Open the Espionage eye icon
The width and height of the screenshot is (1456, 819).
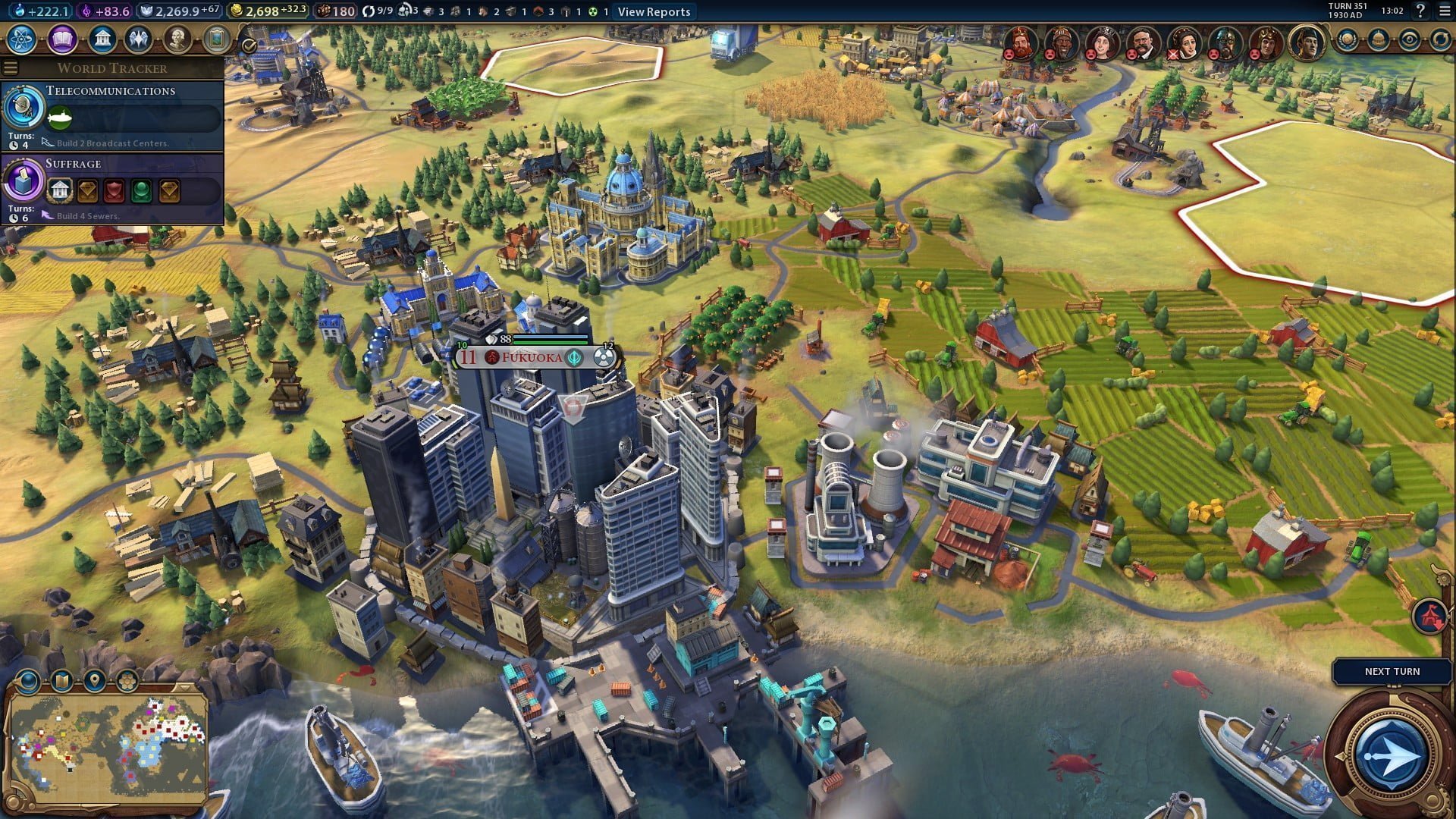tap(1410, 39)
